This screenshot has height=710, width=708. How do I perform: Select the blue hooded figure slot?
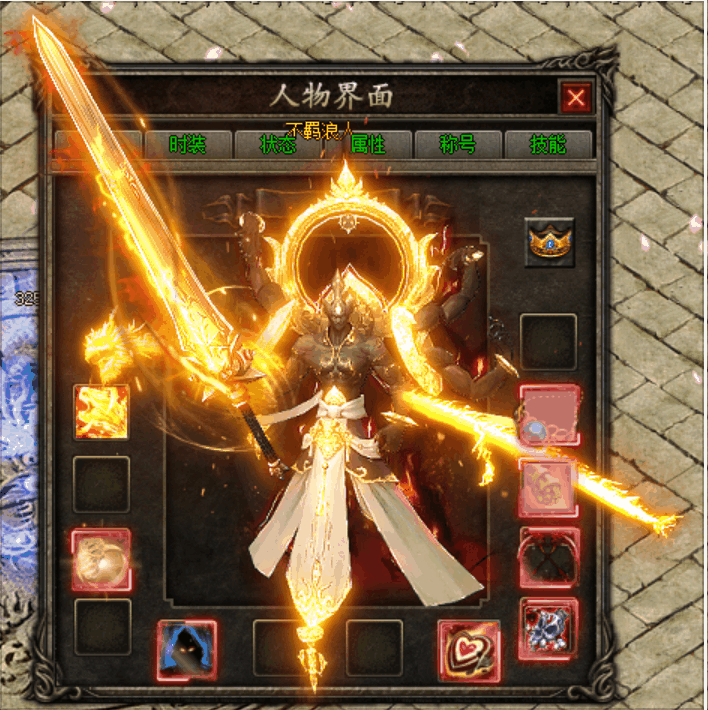[187, 650]
